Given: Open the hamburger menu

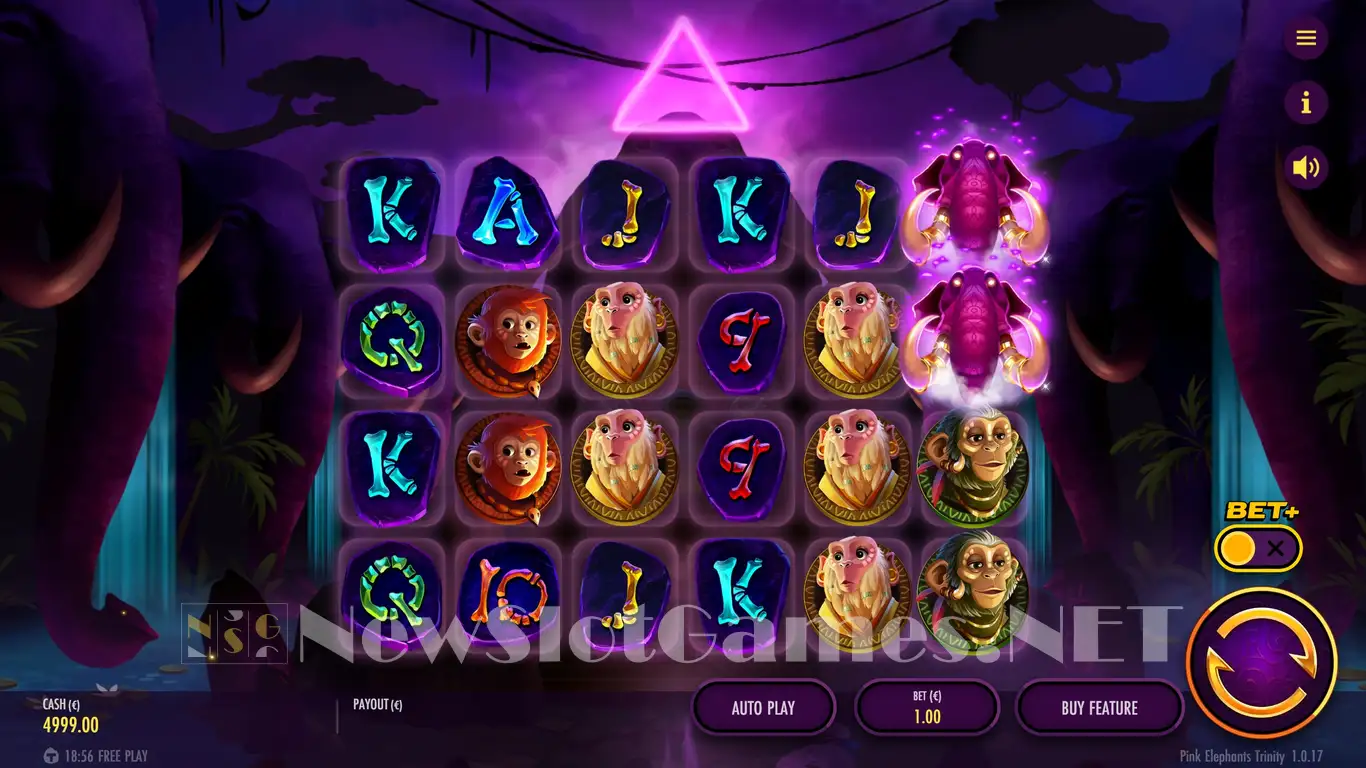Looking at the screenshot, I should tap(1305, 38).
